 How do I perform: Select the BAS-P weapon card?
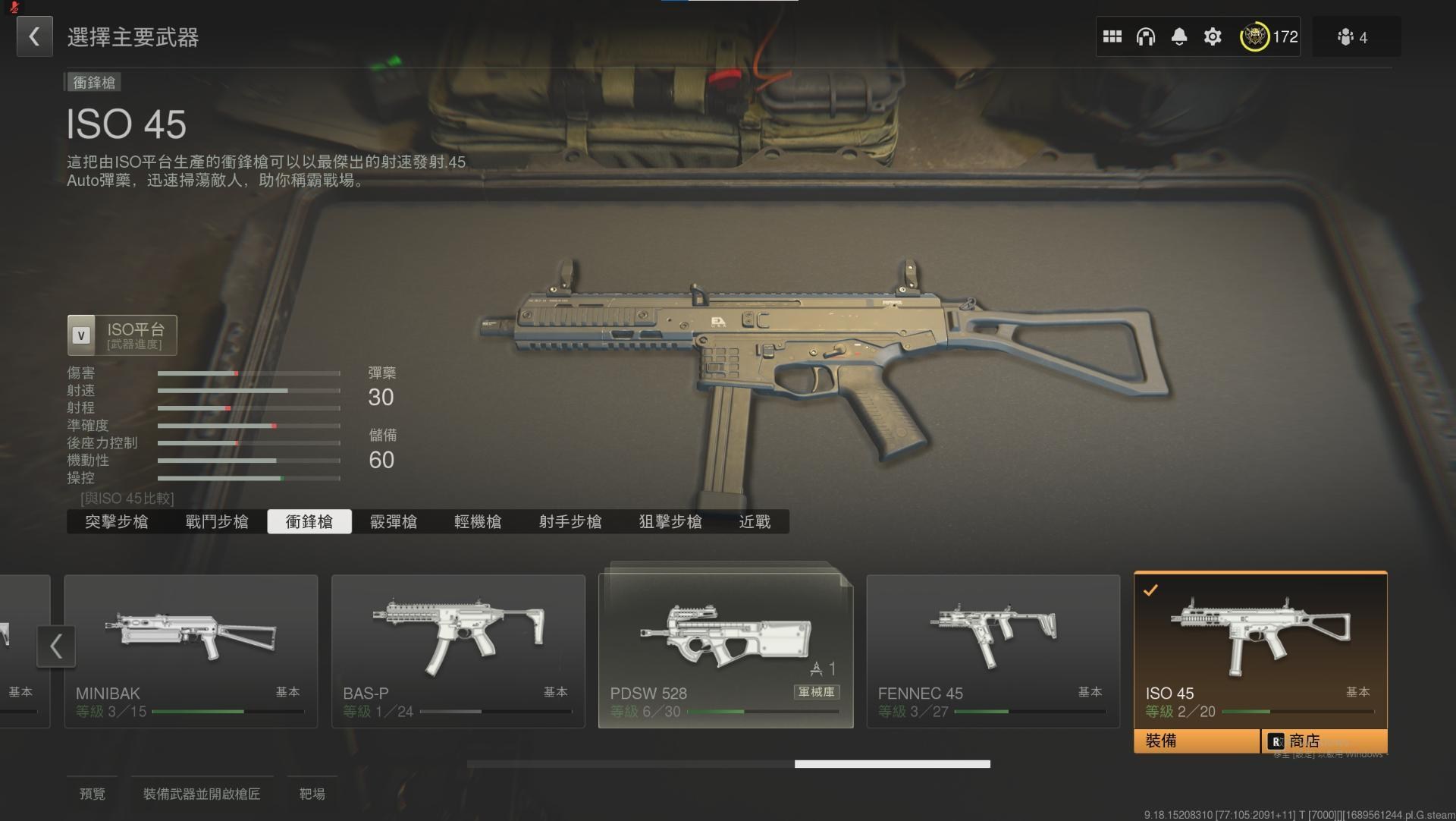pos(458,650)
